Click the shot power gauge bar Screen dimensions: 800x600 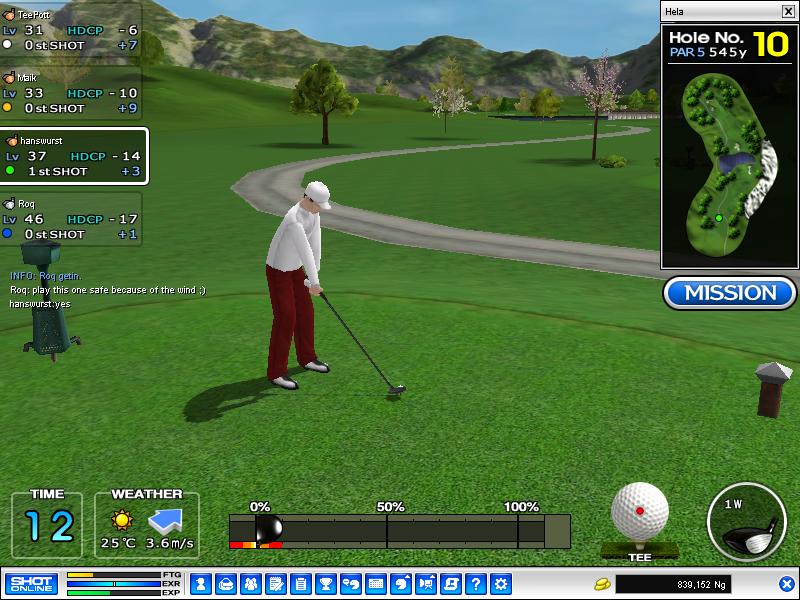tap(399, 530)
